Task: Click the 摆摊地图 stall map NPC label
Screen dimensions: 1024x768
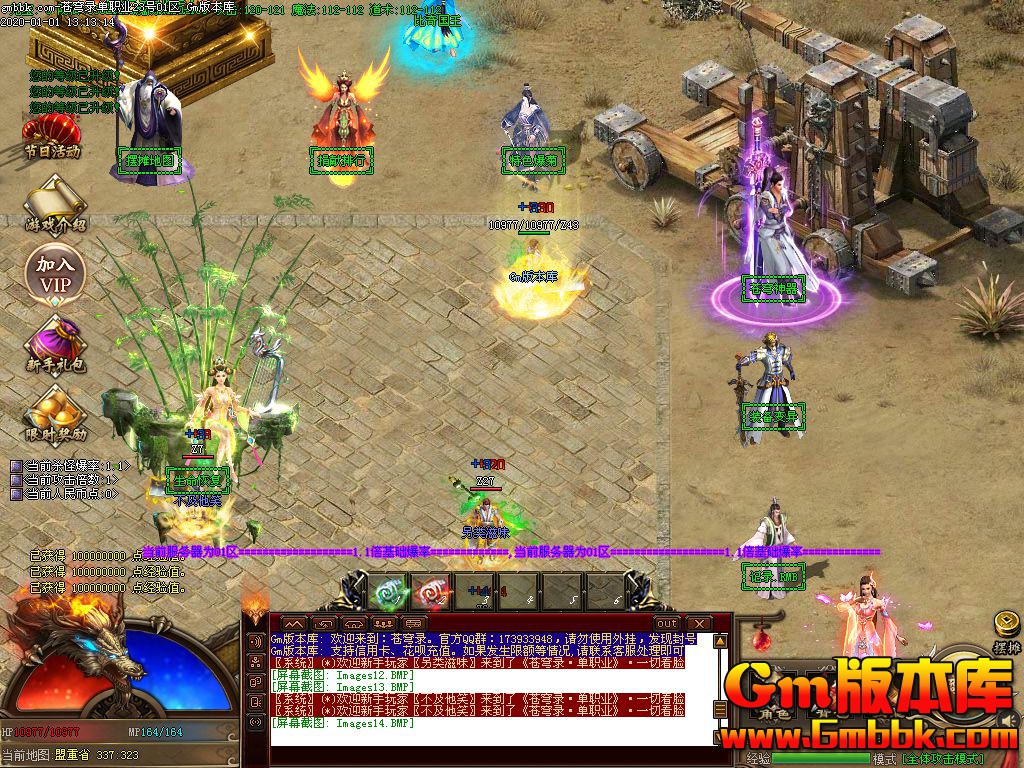Action: (150, 160)
